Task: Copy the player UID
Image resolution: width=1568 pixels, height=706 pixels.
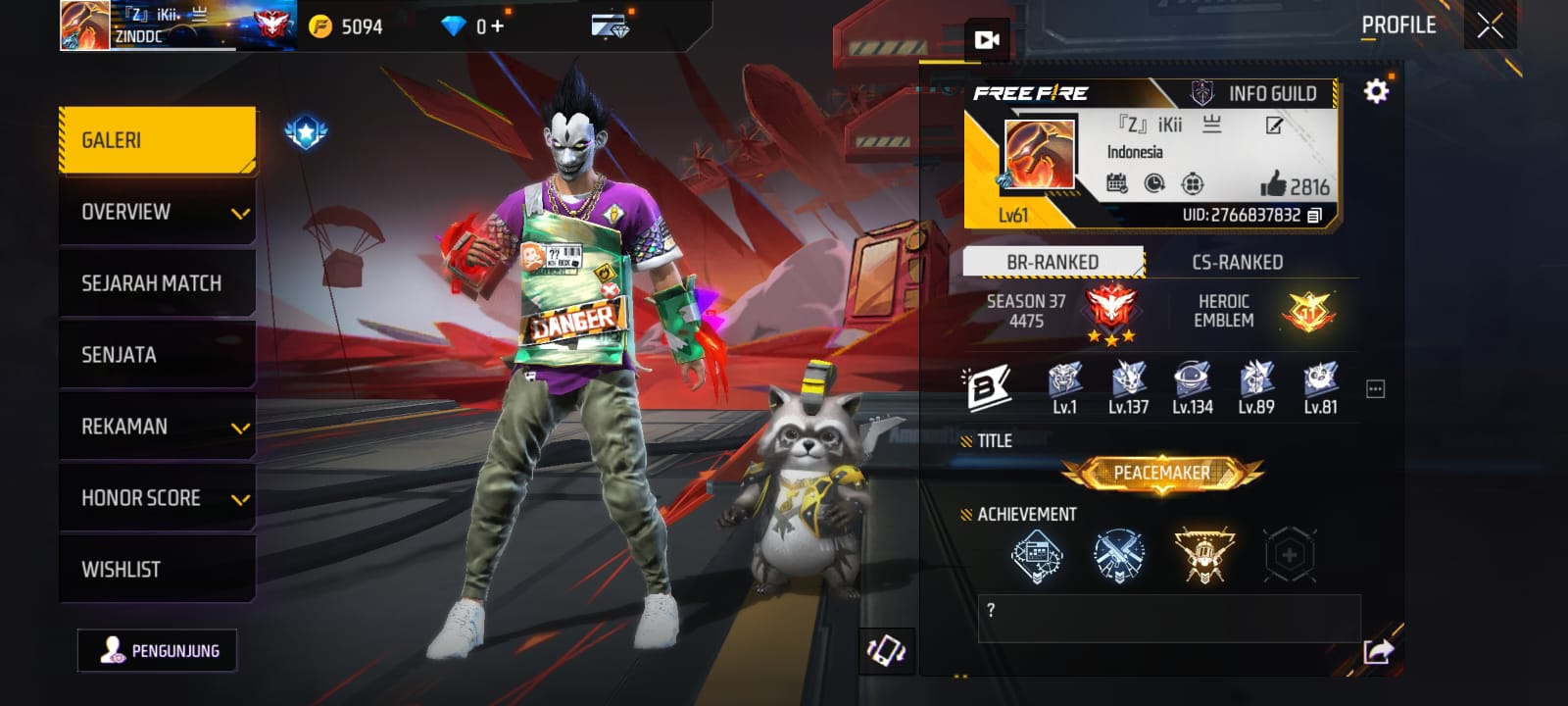Action: [1315, 215]
